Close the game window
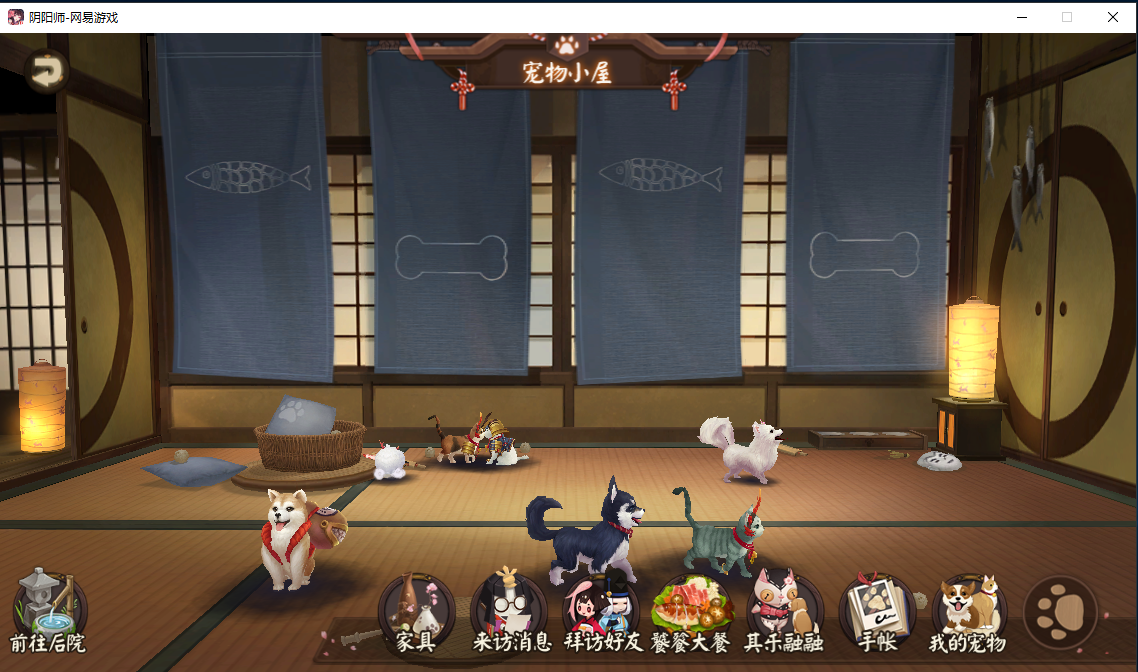The height and width of the screenshot is (672, 1138). click(x=1112, y=17)
